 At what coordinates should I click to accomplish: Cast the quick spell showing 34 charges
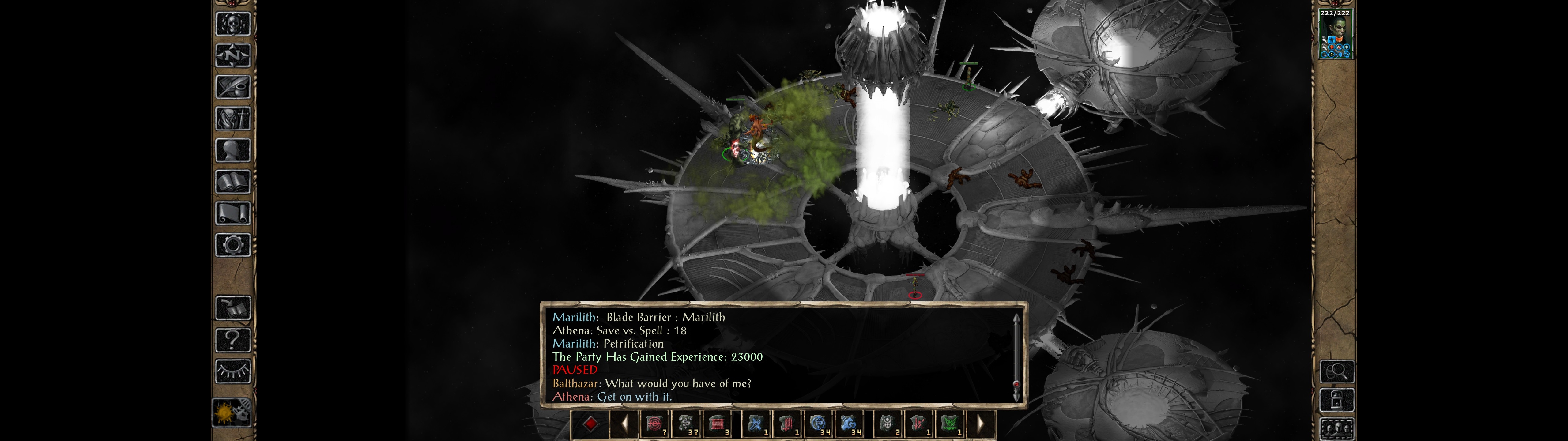click(x=817, y=430)
